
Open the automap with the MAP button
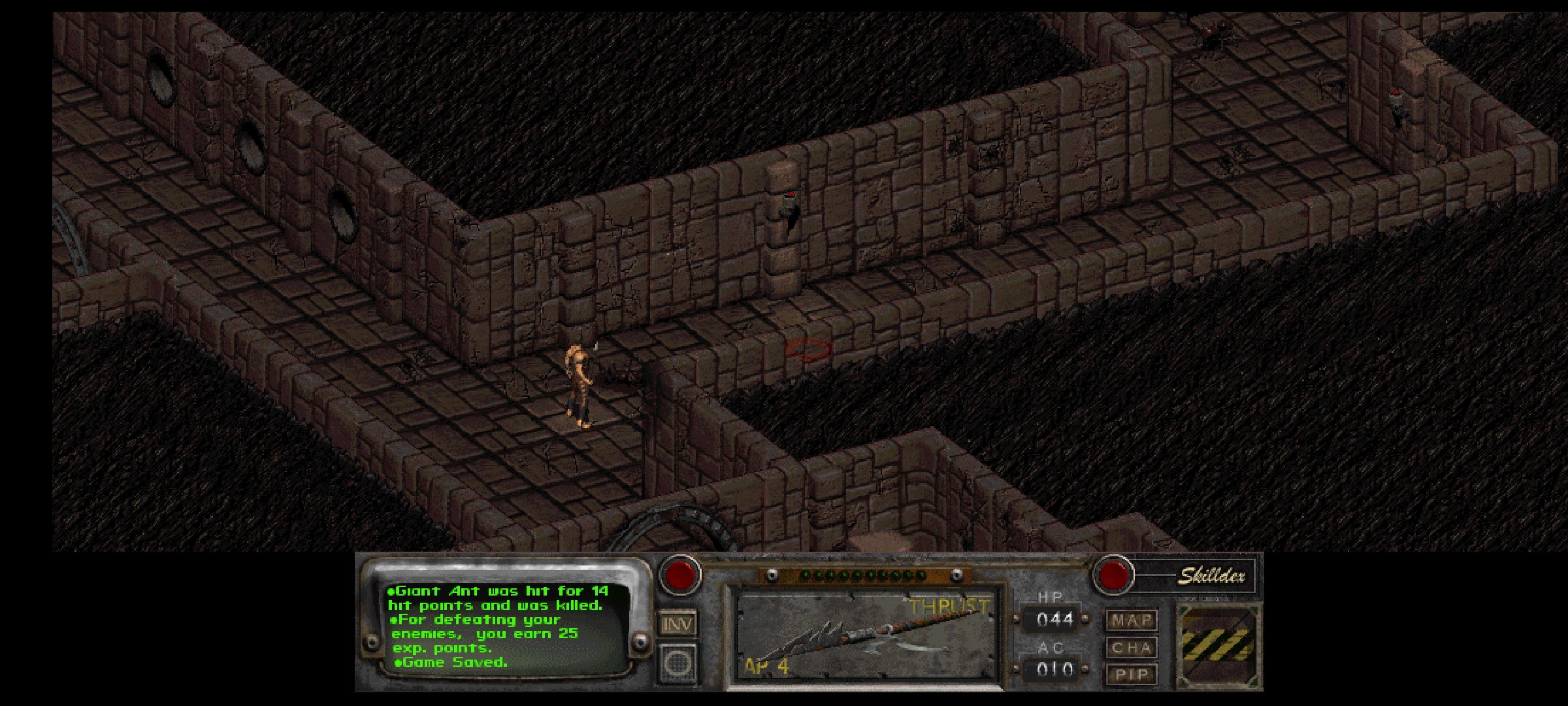point(1132,620)
